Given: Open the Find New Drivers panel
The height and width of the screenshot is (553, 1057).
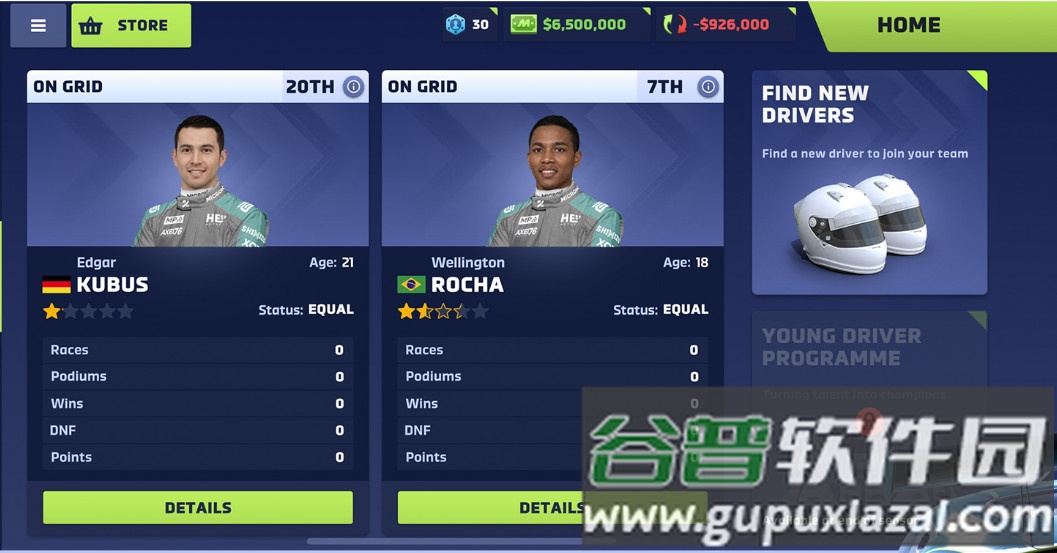Looking at the screenshot, I should point(869,183).
